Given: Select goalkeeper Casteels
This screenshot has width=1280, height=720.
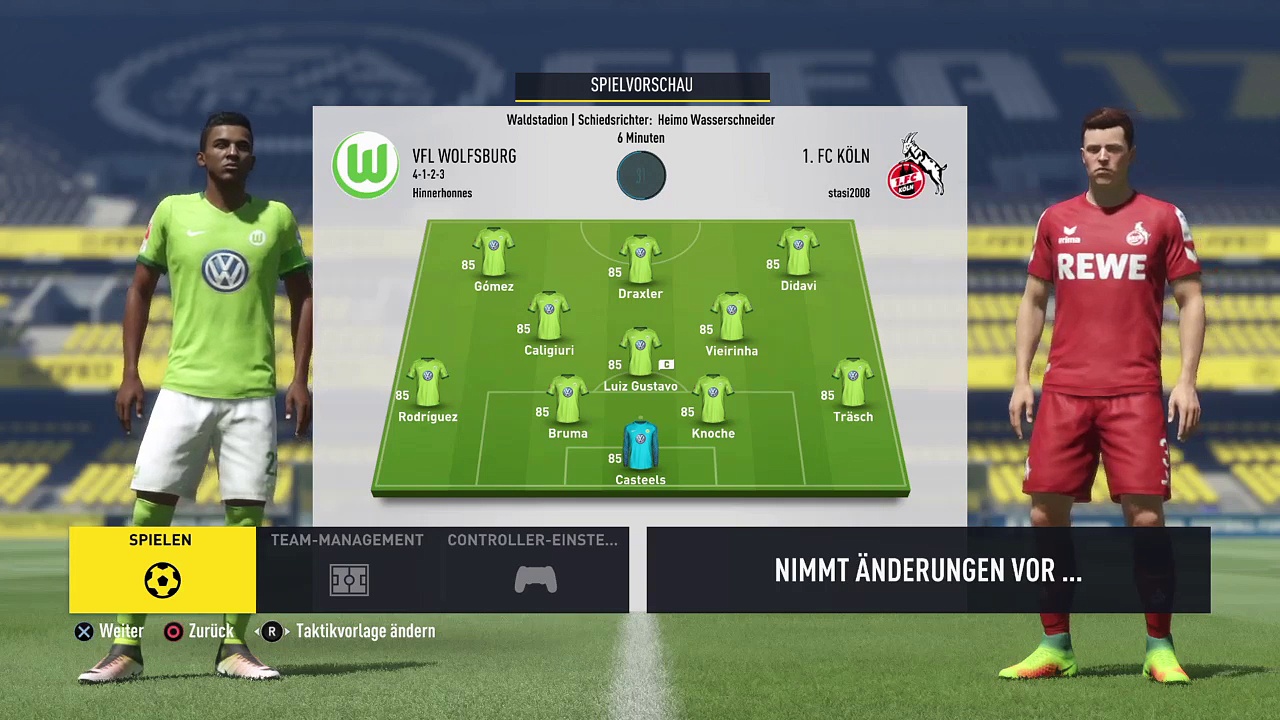Looking at the screenshot, I should point(640,445).
